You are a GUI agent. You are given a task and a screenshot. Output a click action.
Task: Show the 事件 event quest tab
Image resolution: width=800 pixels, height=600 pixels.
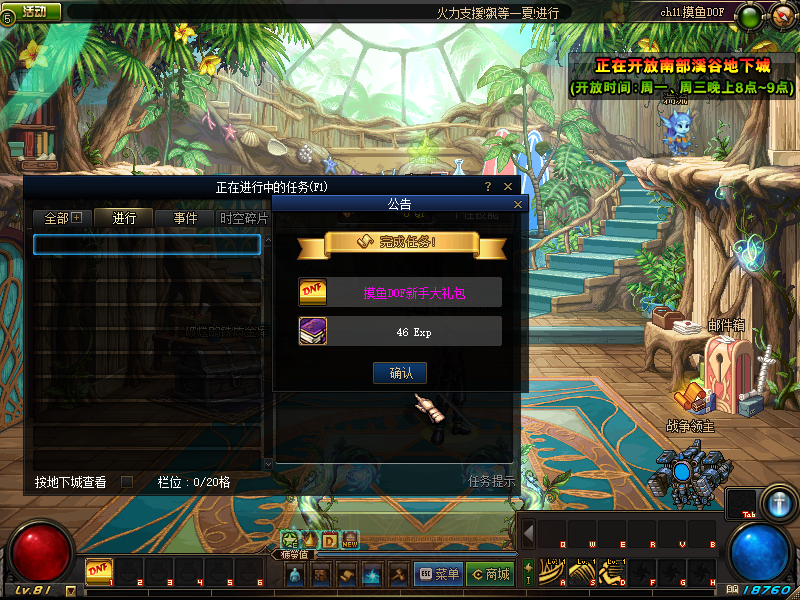(185, 218)
